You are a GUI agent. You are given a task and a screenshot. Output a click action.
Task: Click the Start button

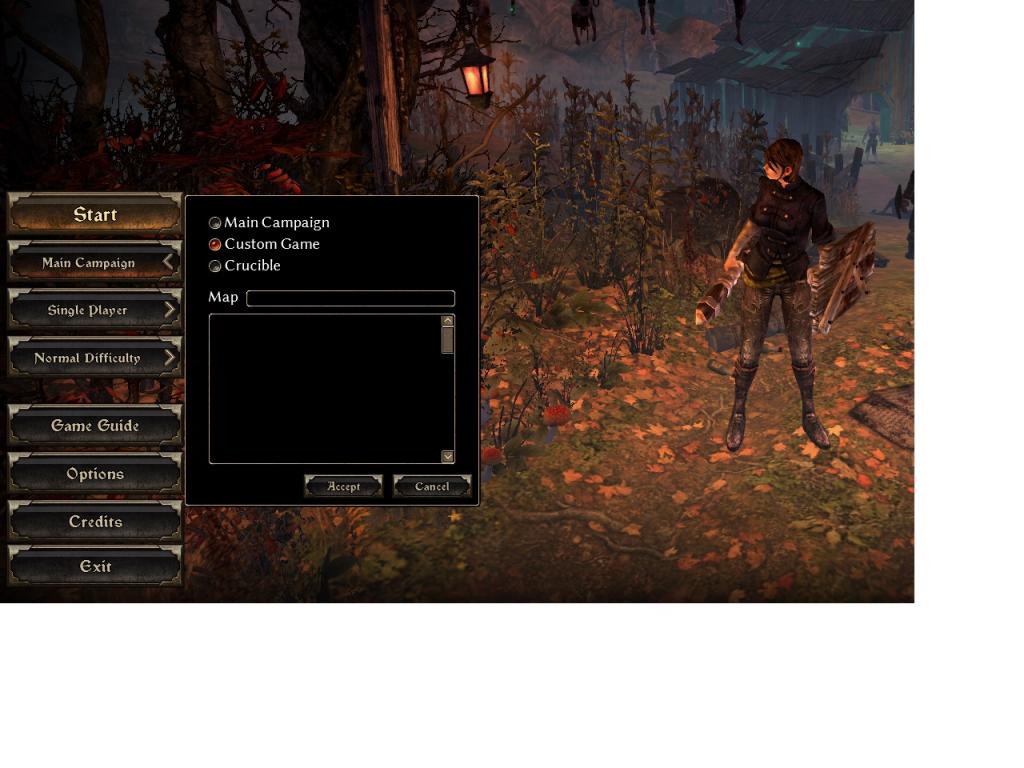click(95, 214)
